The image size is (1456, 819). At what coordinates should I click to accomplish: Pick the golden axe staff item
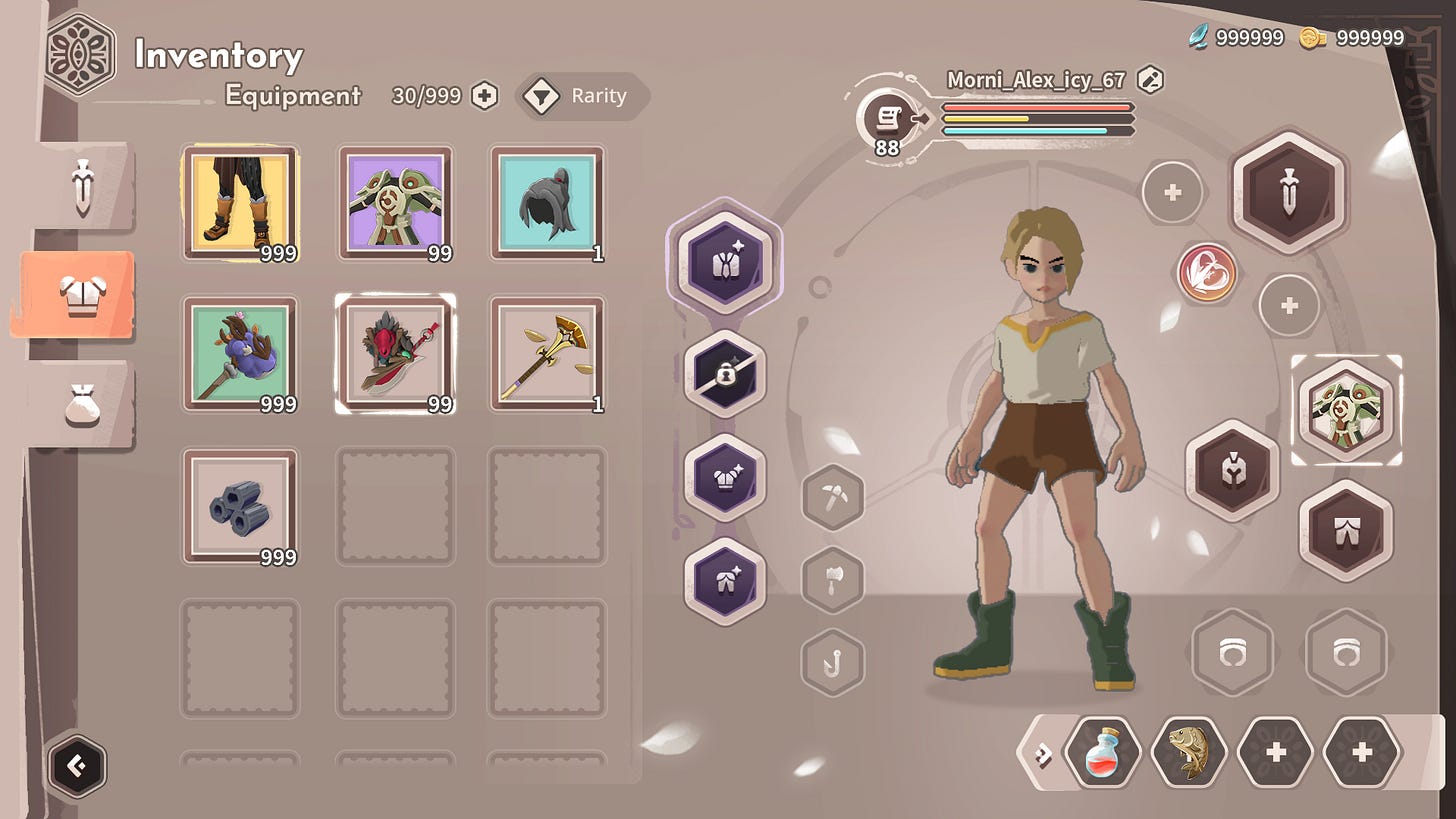coord(547,354)
